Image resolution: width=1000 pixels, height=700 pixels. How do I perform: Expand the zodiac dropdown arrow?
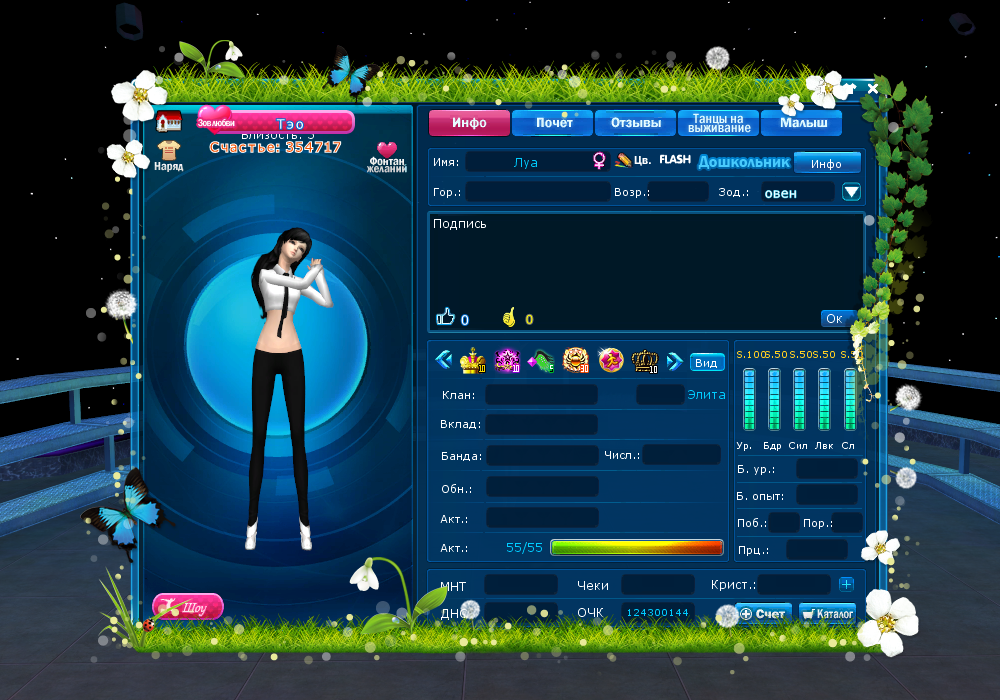coord(851,192)
